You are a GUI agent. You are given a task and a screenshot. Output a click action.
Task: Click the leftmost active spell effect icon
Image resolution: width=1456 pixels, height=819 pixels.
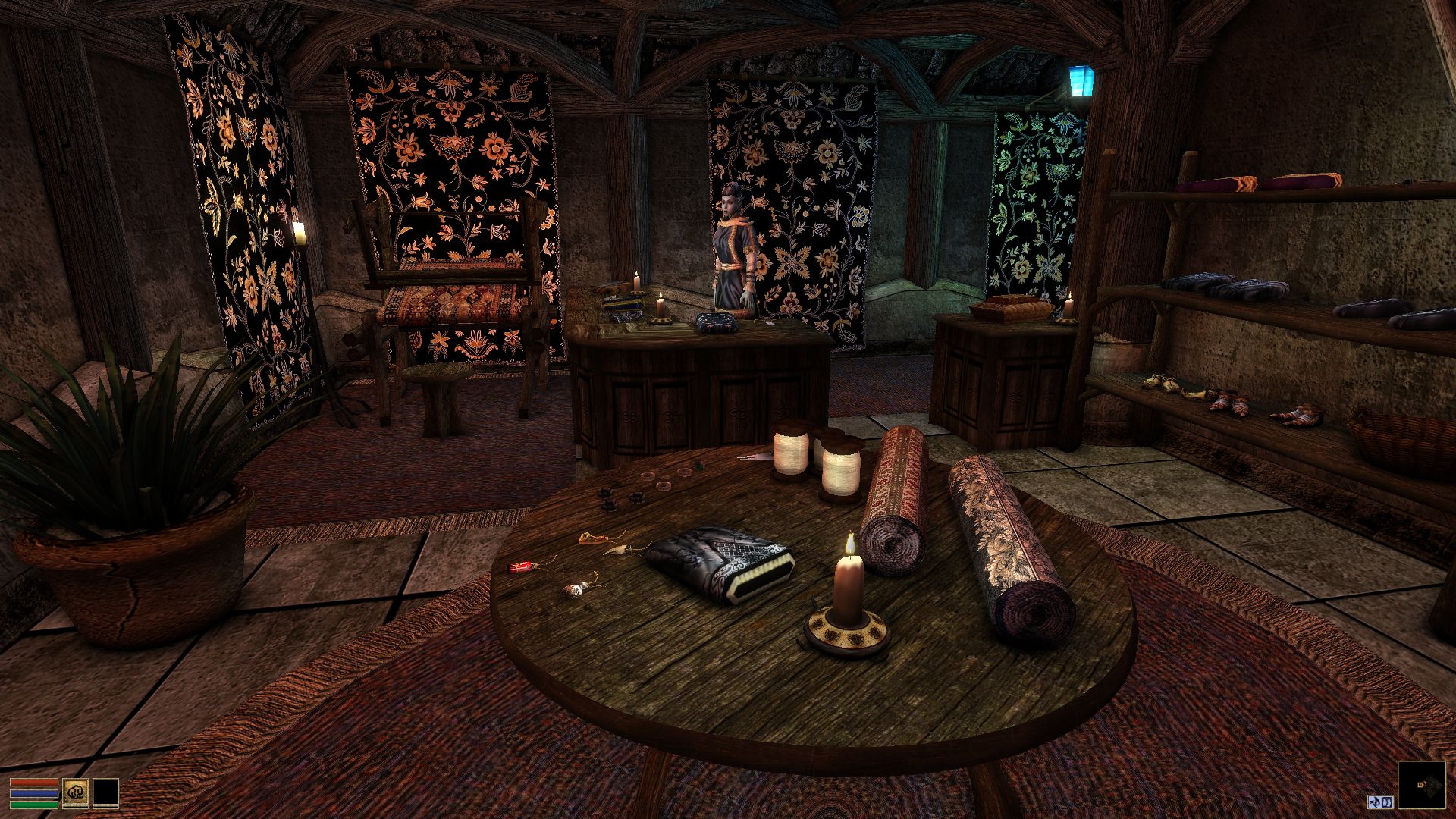pos(1374,802)
